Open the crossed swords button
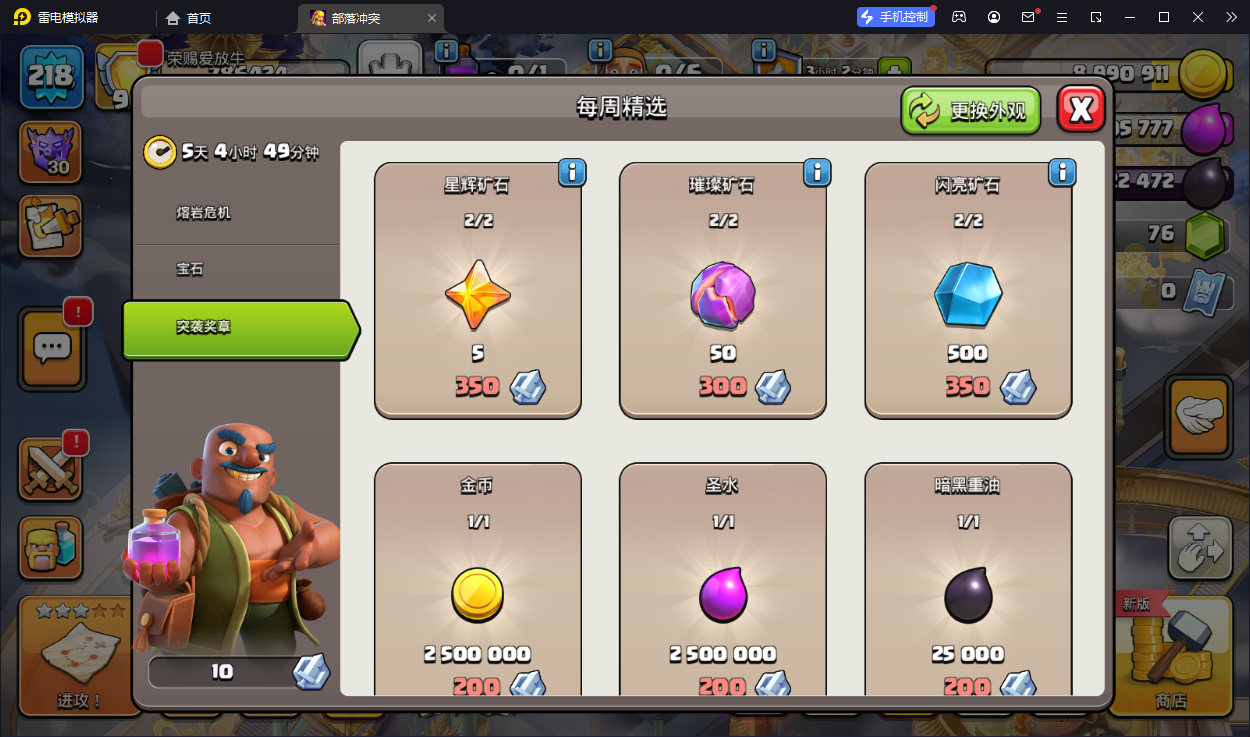The image size is (1250, 737). tap(51, 470)
